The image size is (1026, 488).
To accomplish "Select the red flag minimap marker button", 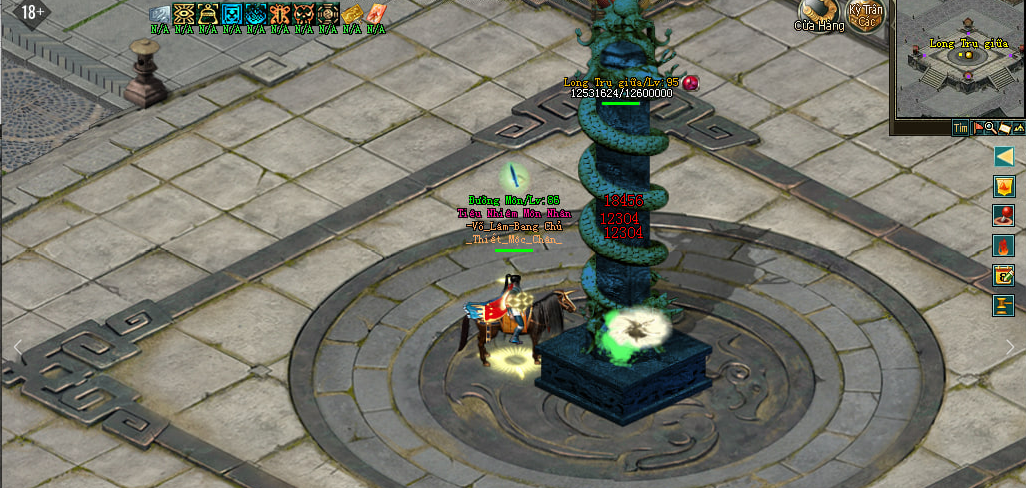I will tap(977, 128).
